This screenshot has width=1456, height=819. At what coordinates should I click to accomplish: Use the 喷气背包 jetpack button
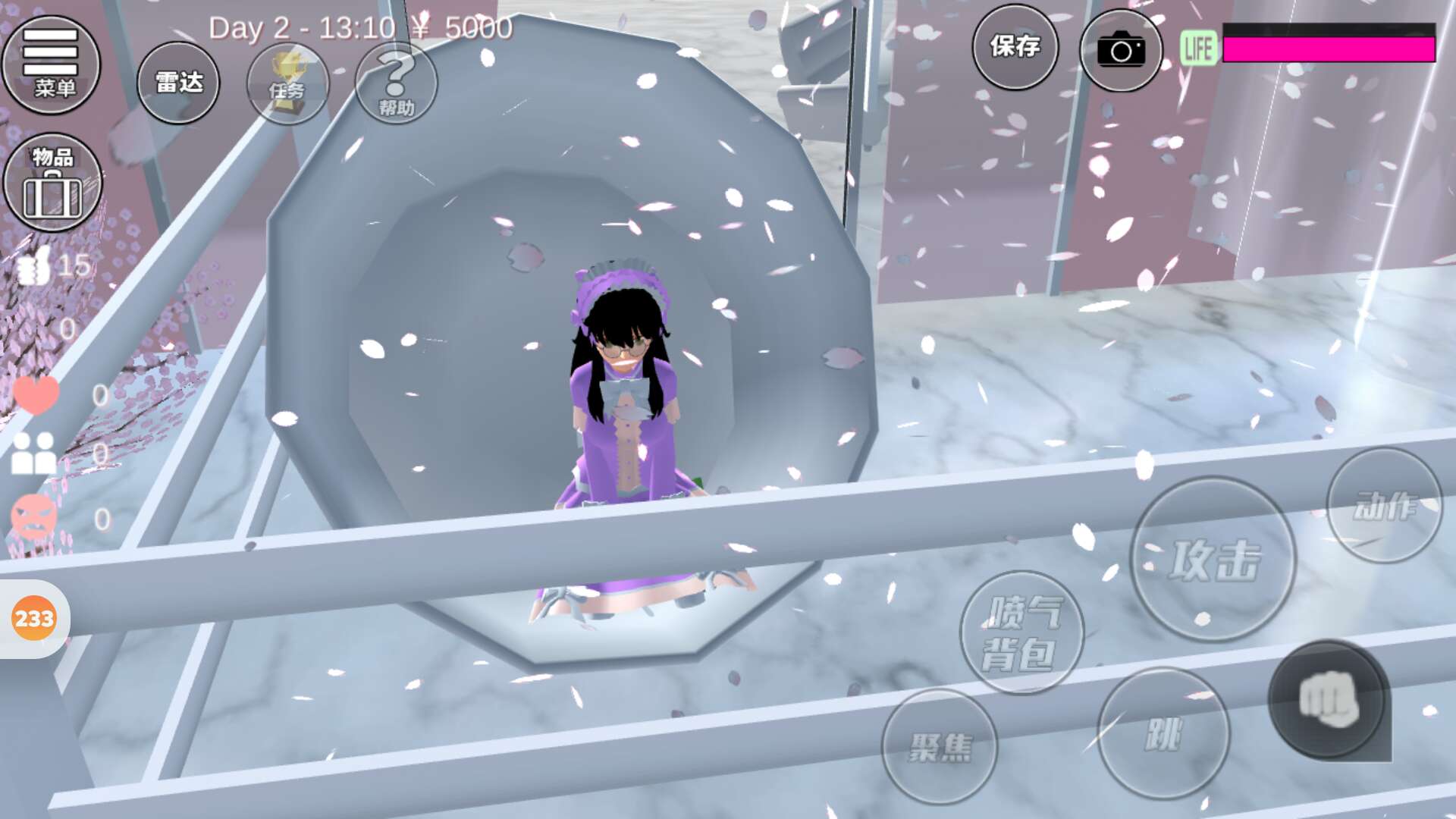coord(1021,633)
